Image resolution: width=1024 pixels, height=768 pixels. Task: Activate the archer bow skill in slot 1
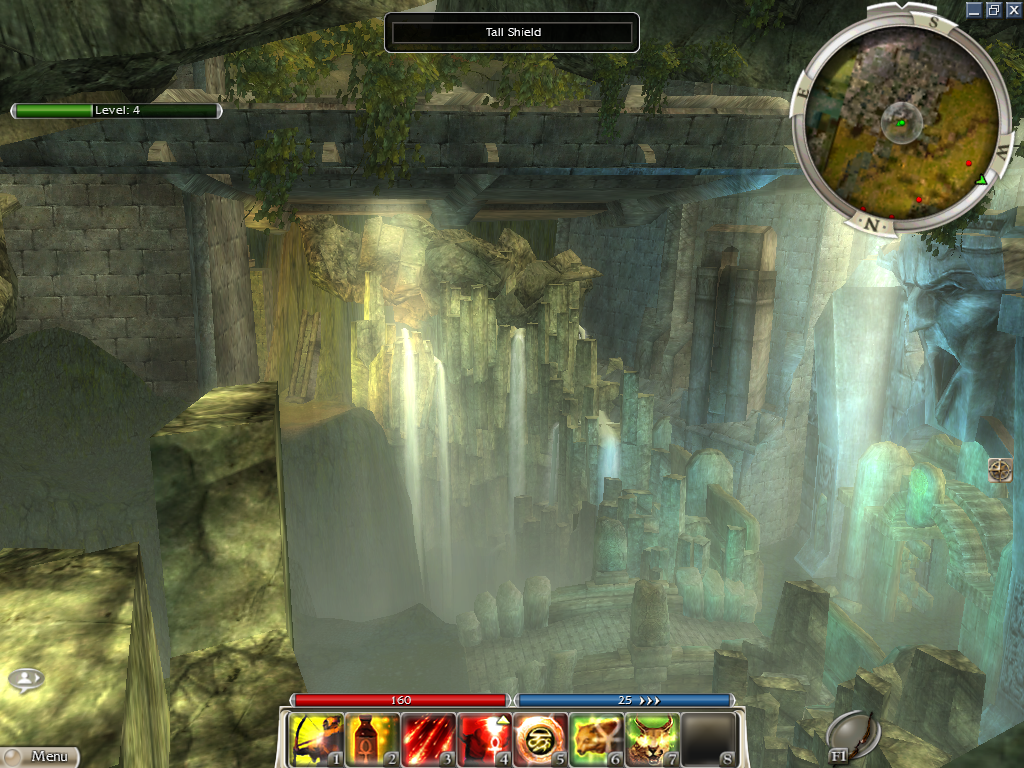tap(316, 739)
